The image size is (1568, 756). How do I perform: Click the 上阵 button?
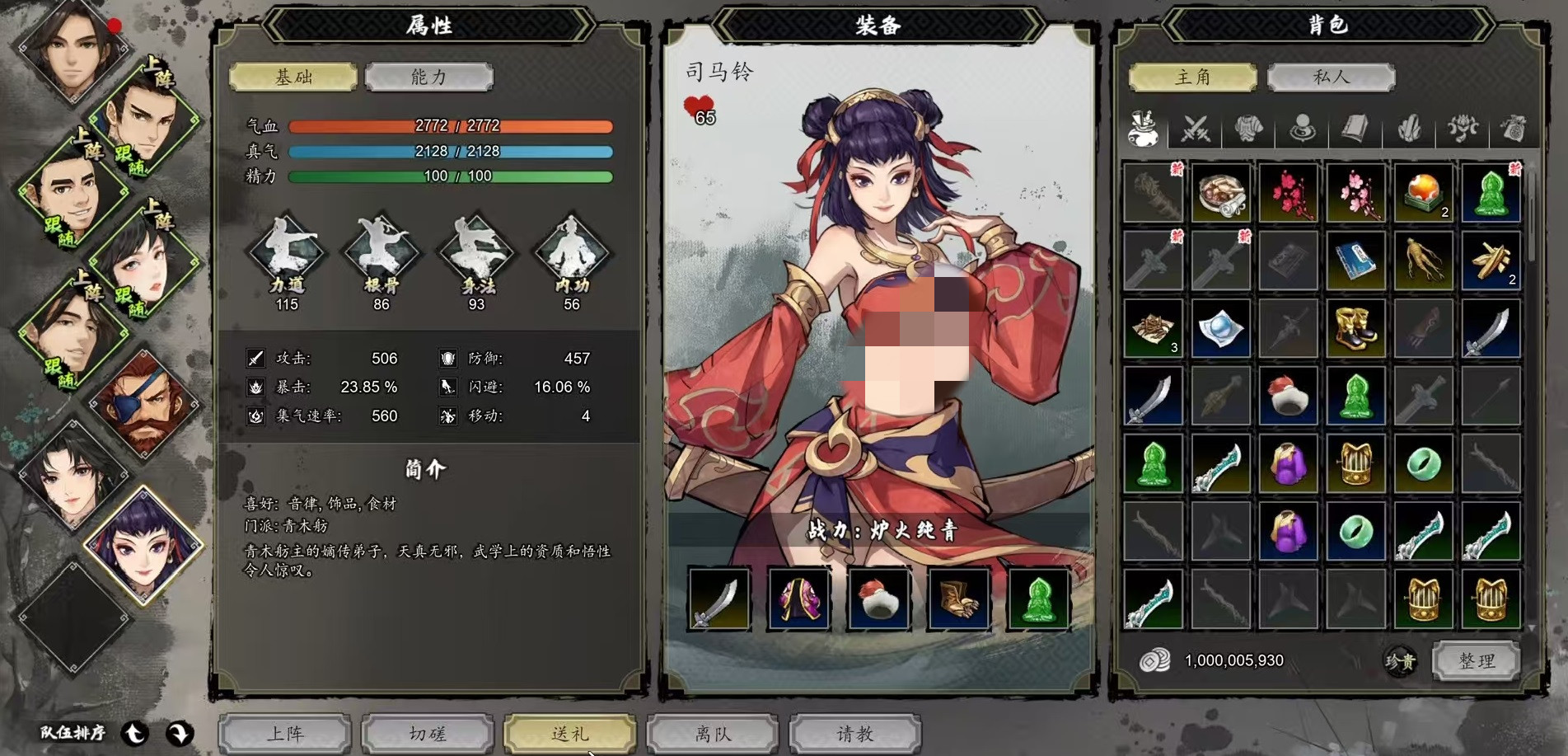click(285, 733)
